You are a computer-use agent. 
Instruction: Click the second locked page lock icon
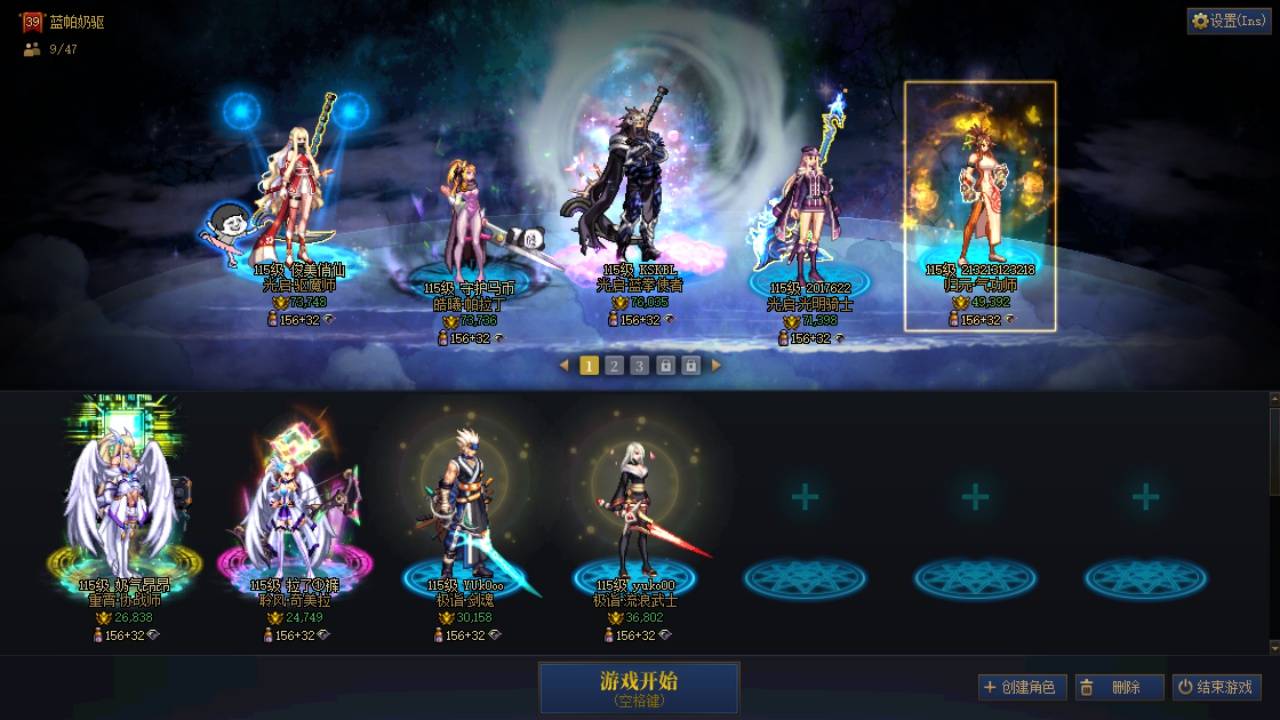[689, 365]
